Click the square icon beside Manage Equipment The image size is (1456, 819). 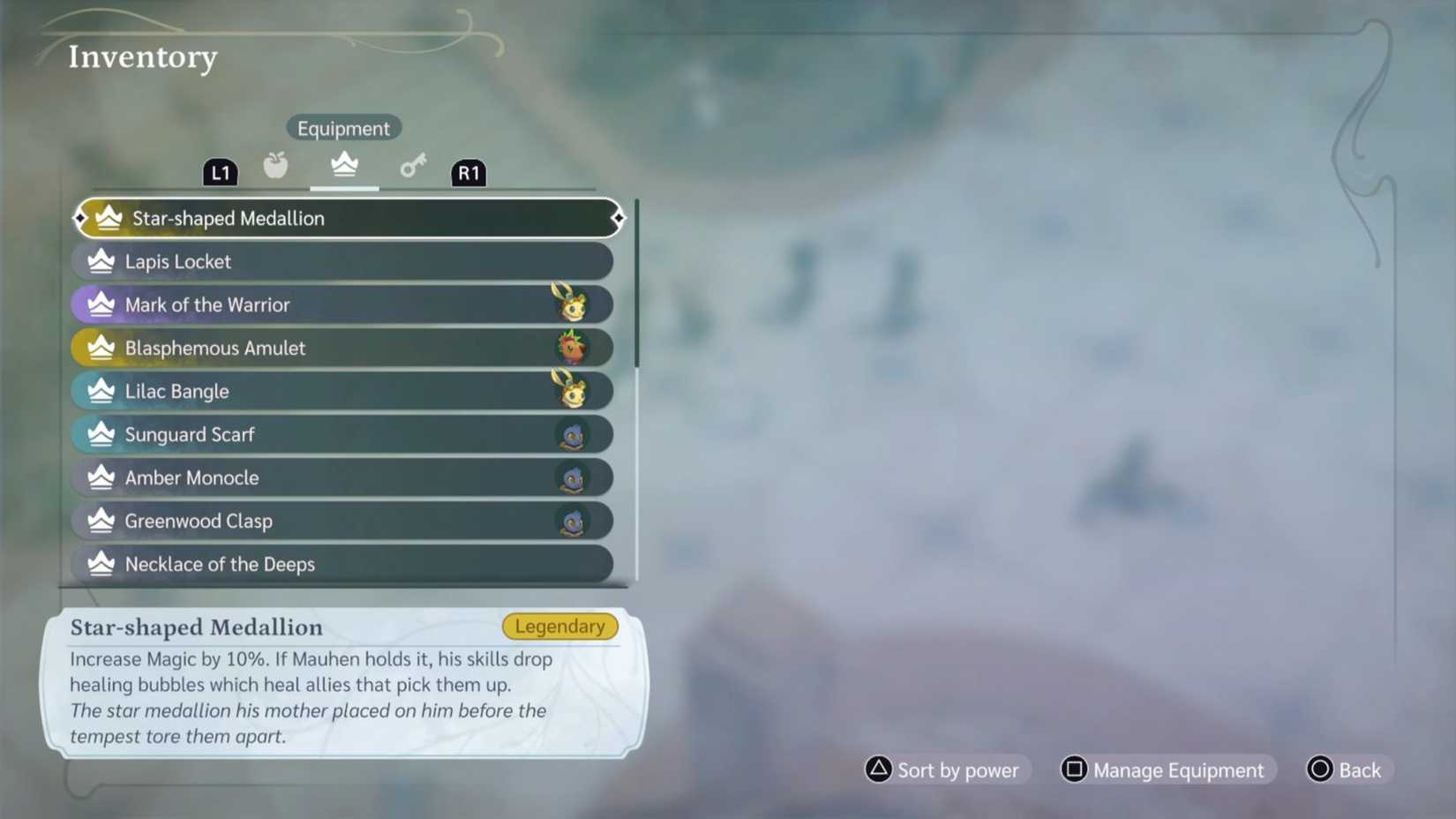tap(1074, 770)
